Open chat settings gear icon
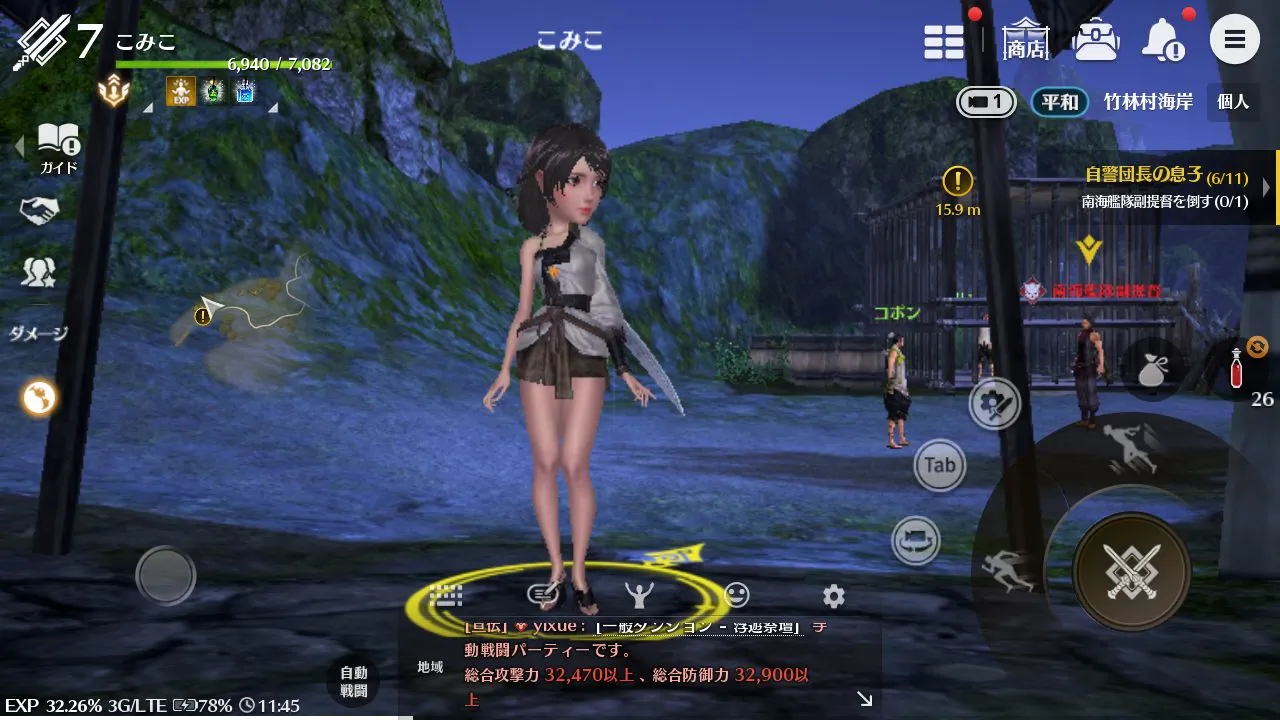1280x720 pixels. [833, 597]
